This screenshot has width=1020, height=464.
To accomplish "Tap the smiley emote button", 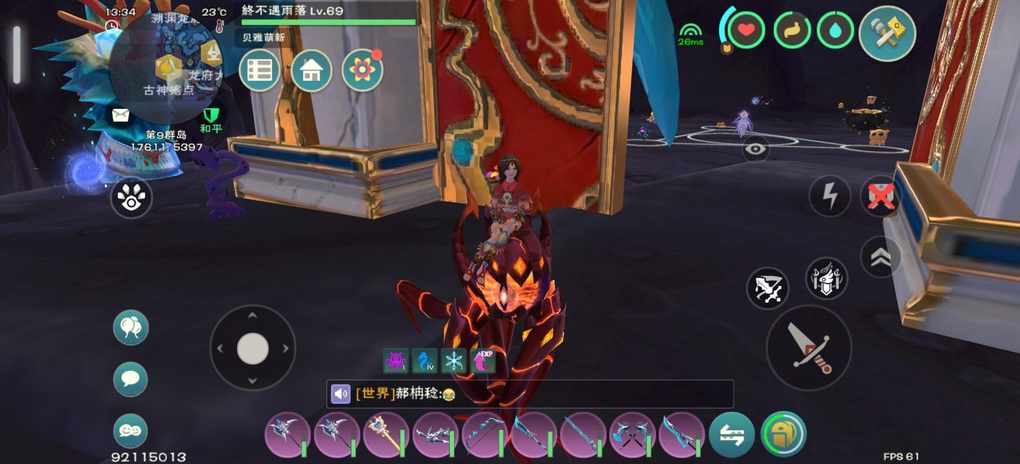I will 131,430.
